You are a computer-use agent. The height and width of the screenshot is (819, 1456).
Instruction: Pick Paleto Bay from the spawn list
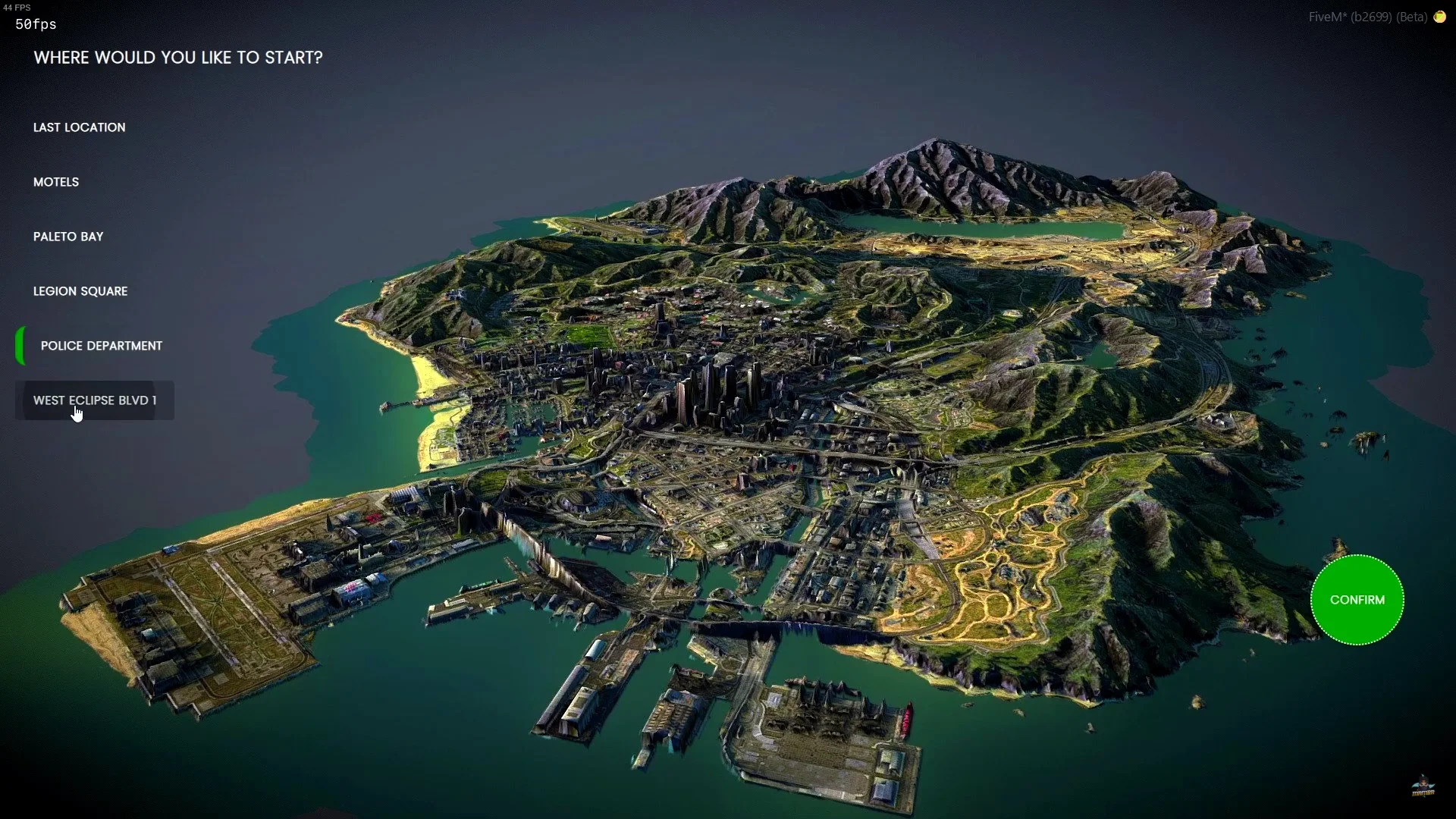[x=68, y=237]
